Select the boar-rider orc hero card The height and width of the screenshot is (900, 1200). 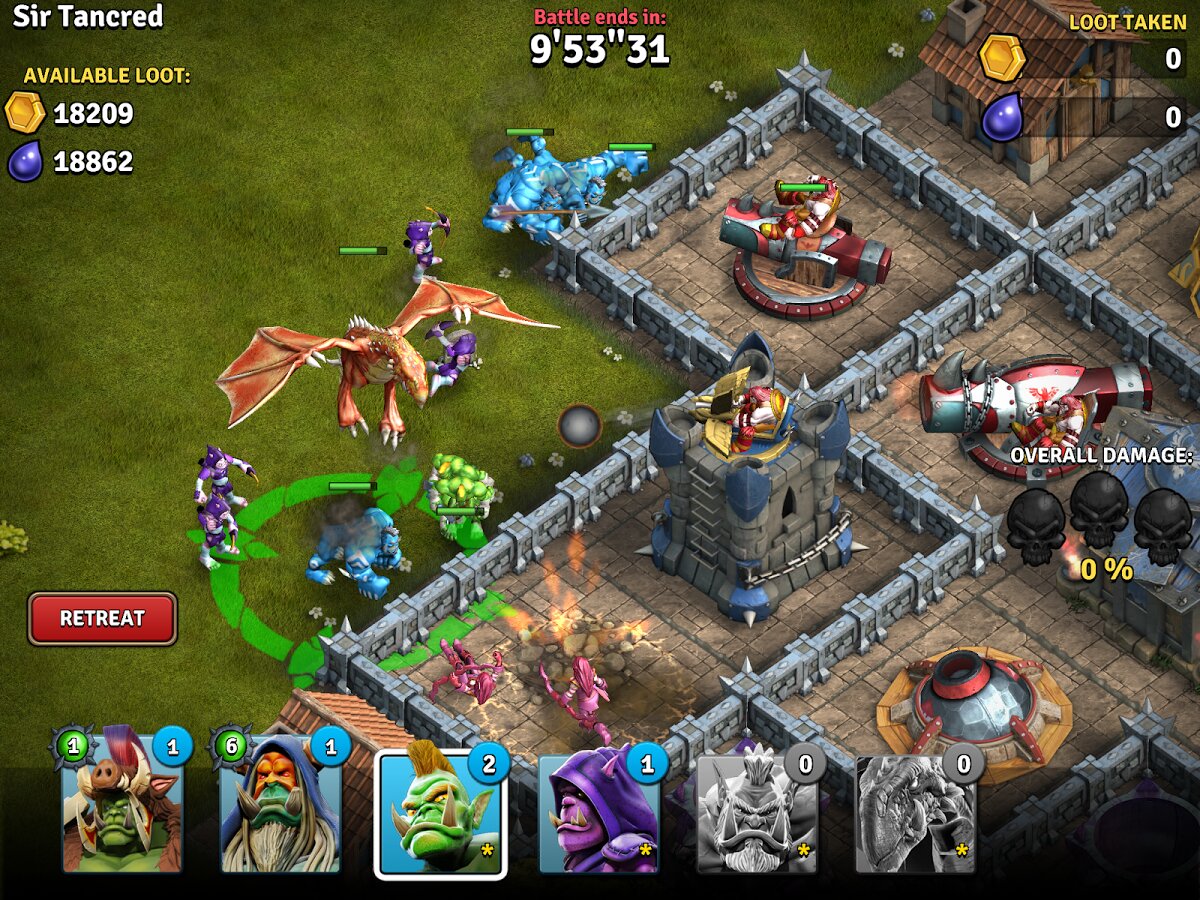point(123,805)
